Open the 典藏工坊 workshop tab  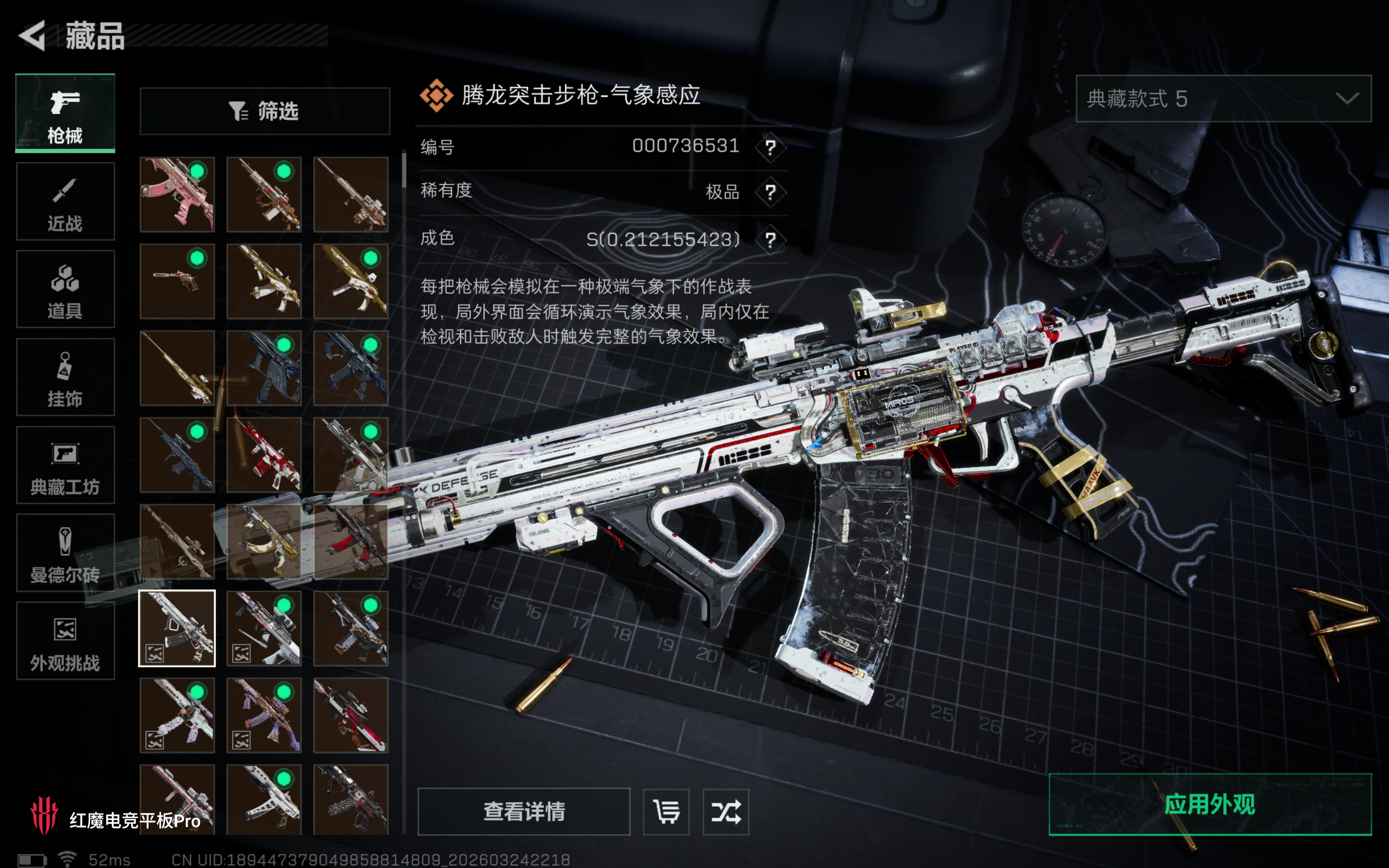coord(65,465)
